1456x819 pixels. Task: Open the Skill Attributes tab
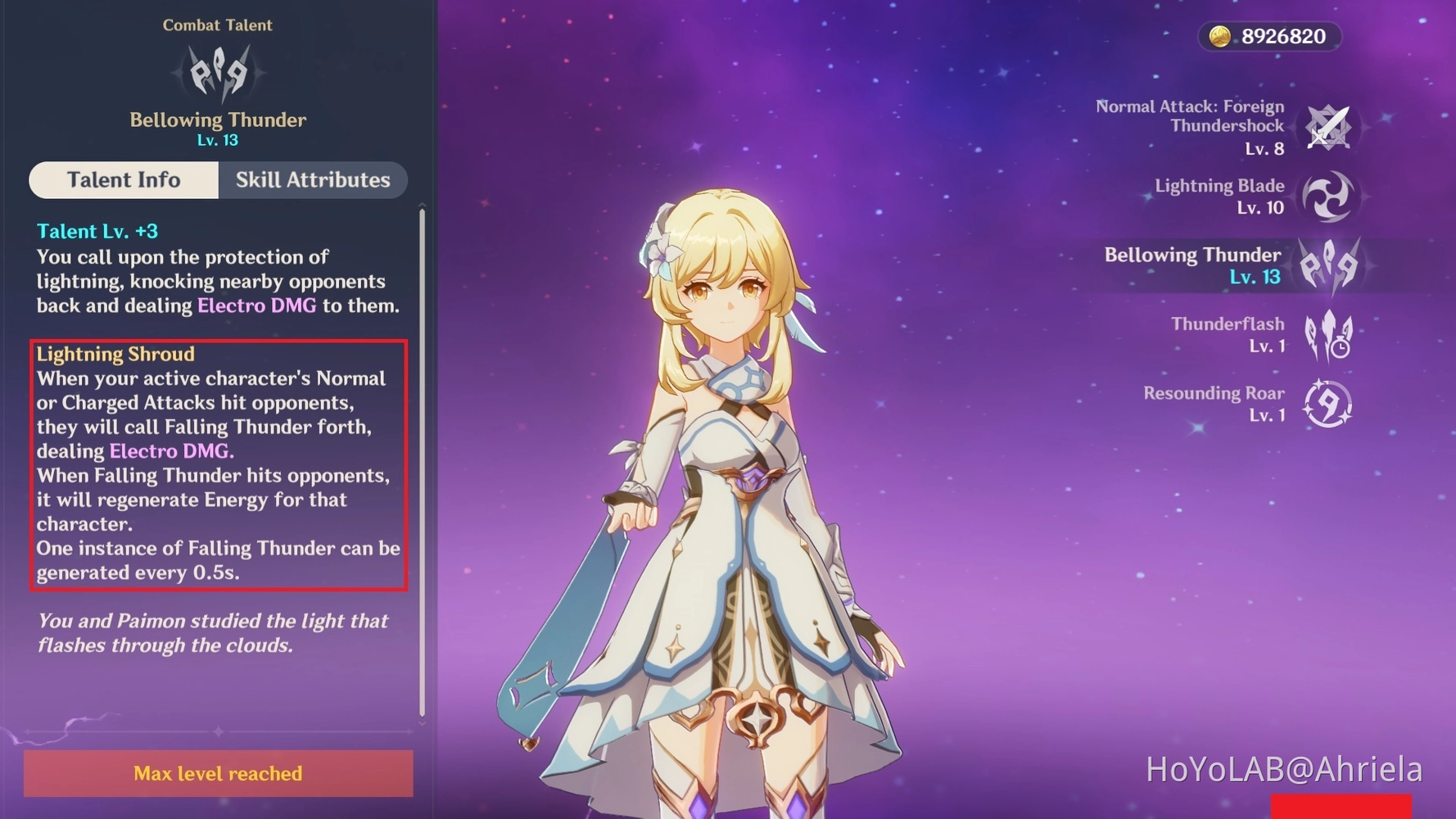(x=313, y=180)
